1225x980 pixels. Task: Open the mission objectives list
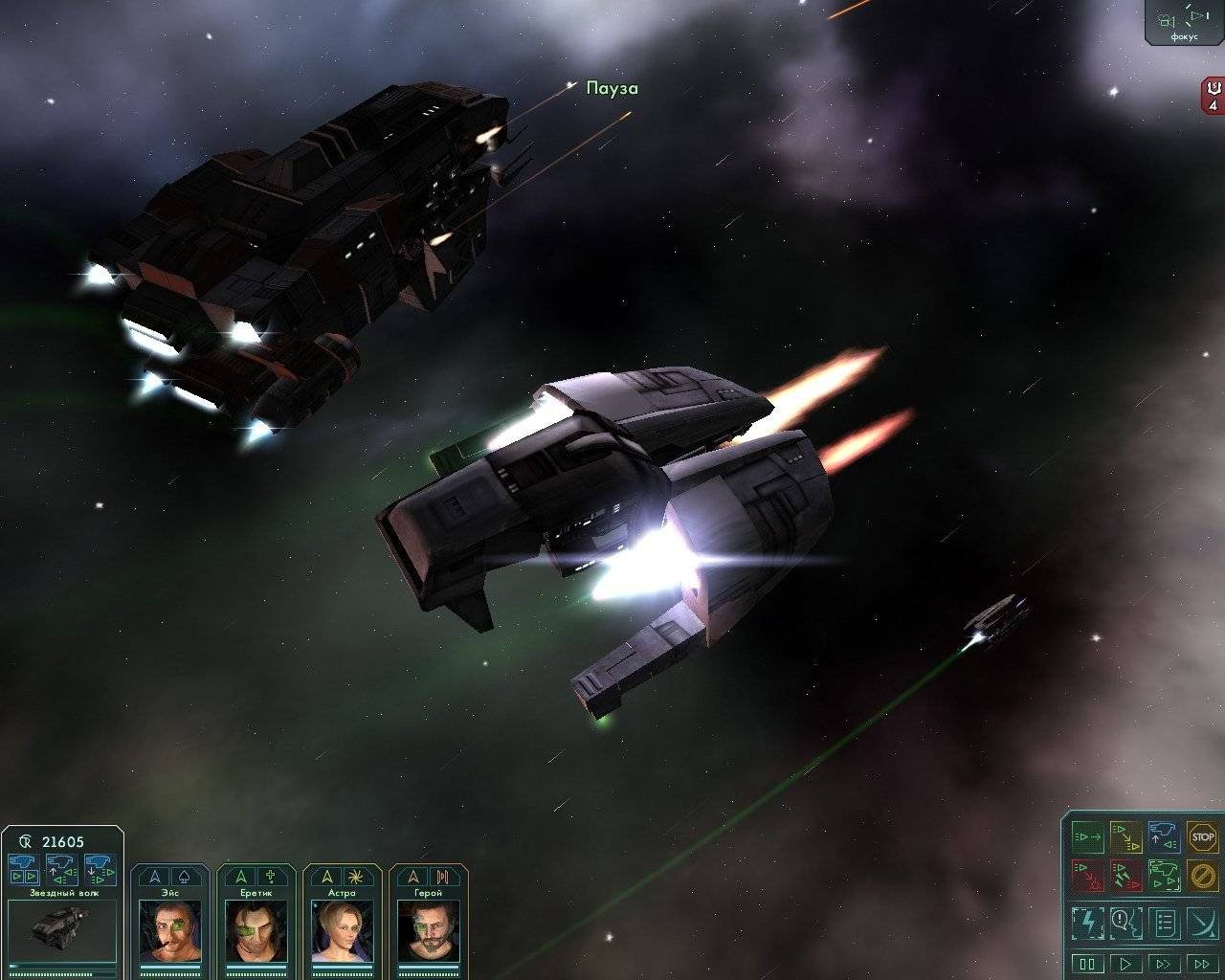tap(1164, 923)
